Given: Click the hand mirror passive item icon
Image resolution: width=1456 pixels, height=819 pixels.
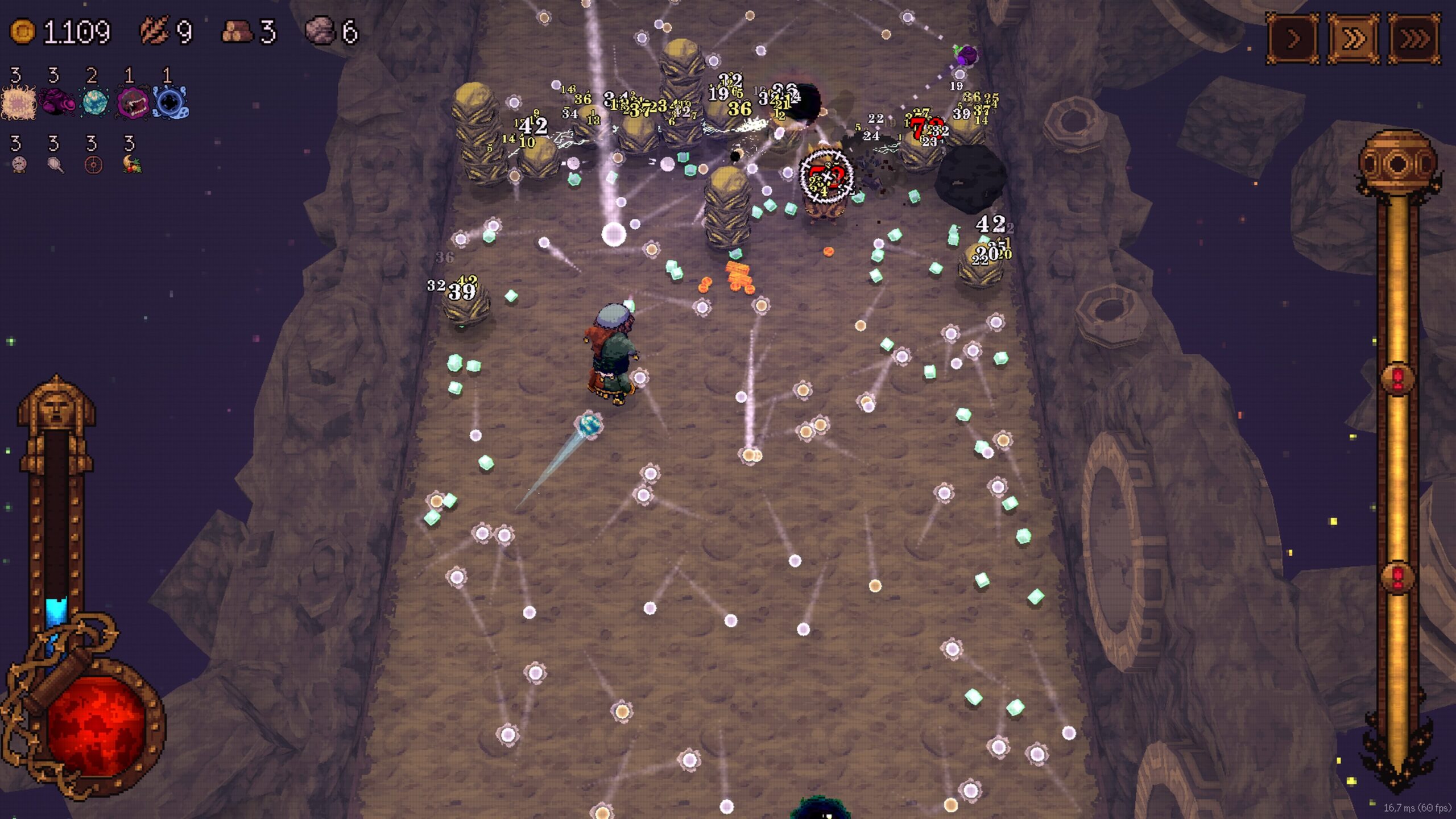Looking at the screenshot, I should click(56, 164).
